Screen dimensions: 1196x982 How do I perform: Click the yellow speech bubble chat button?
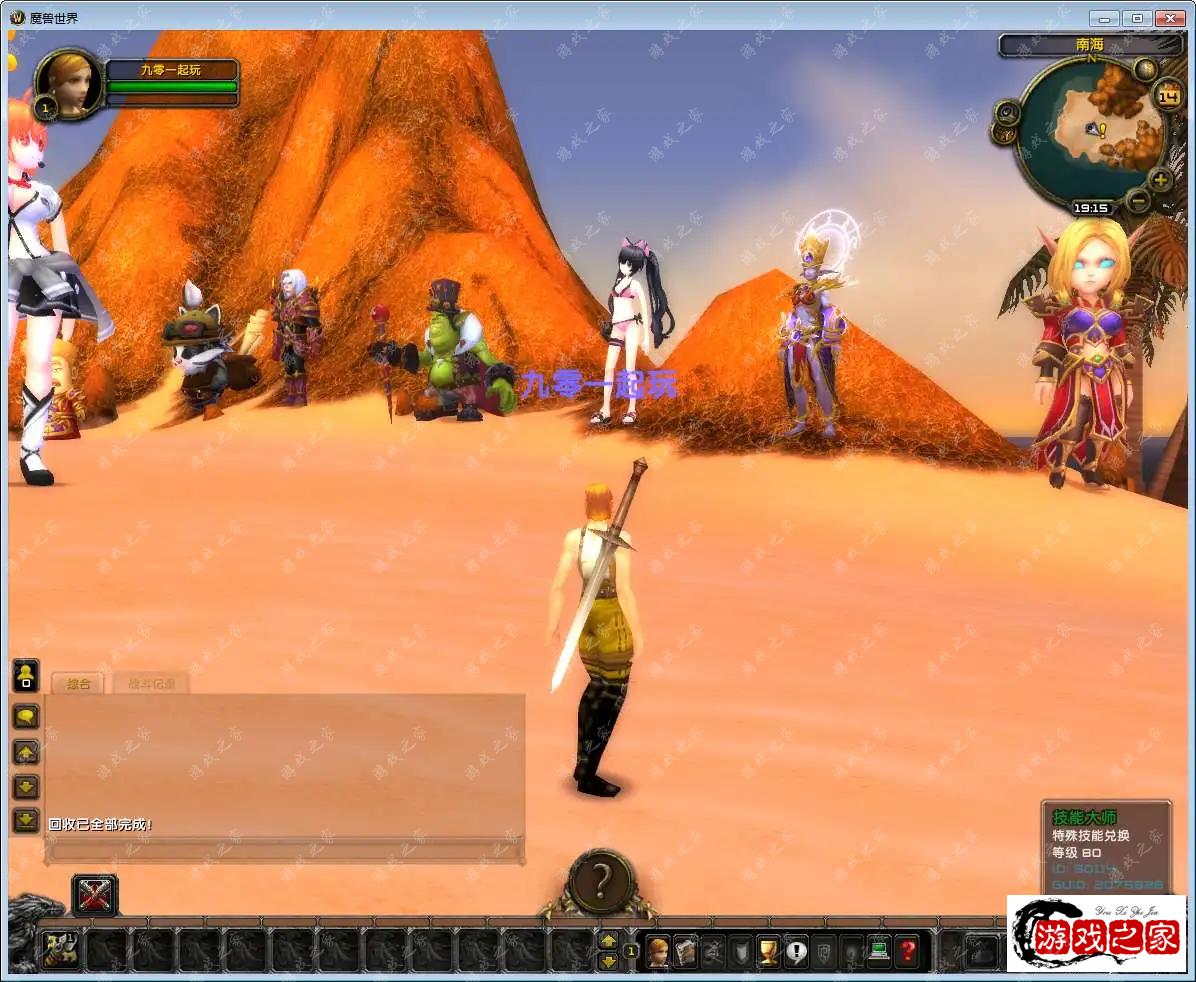(25, 716)
